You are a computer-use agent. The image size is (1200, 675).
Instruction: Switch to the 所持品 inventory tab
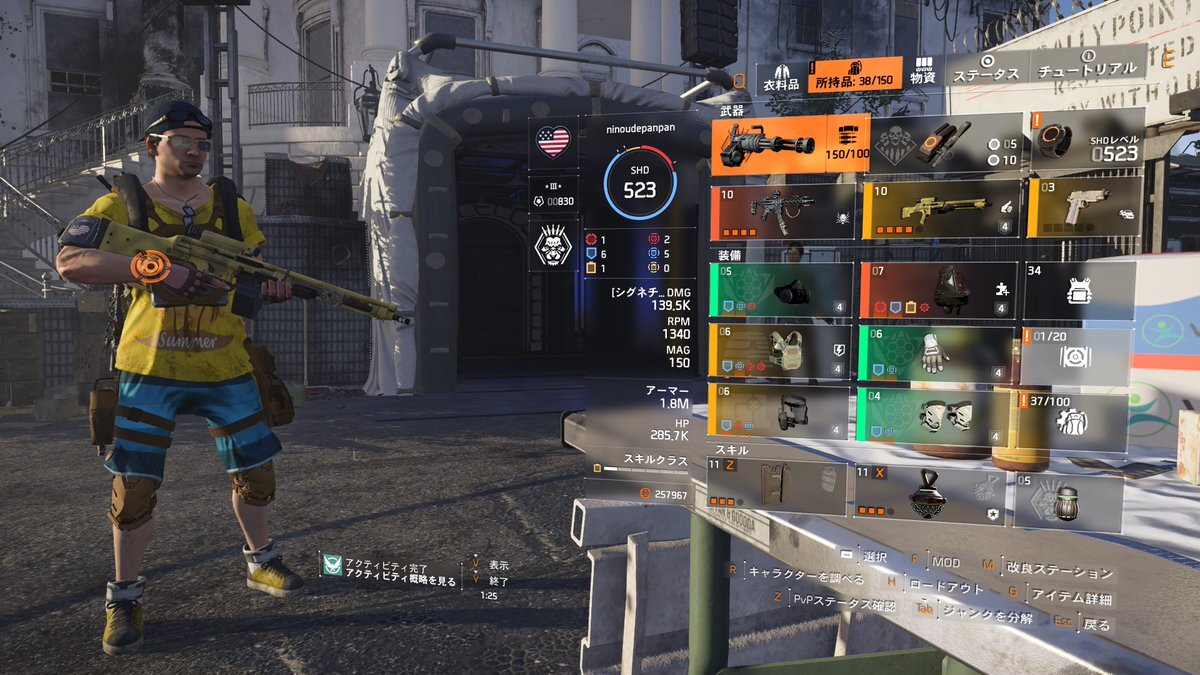[x=853, y=75]
